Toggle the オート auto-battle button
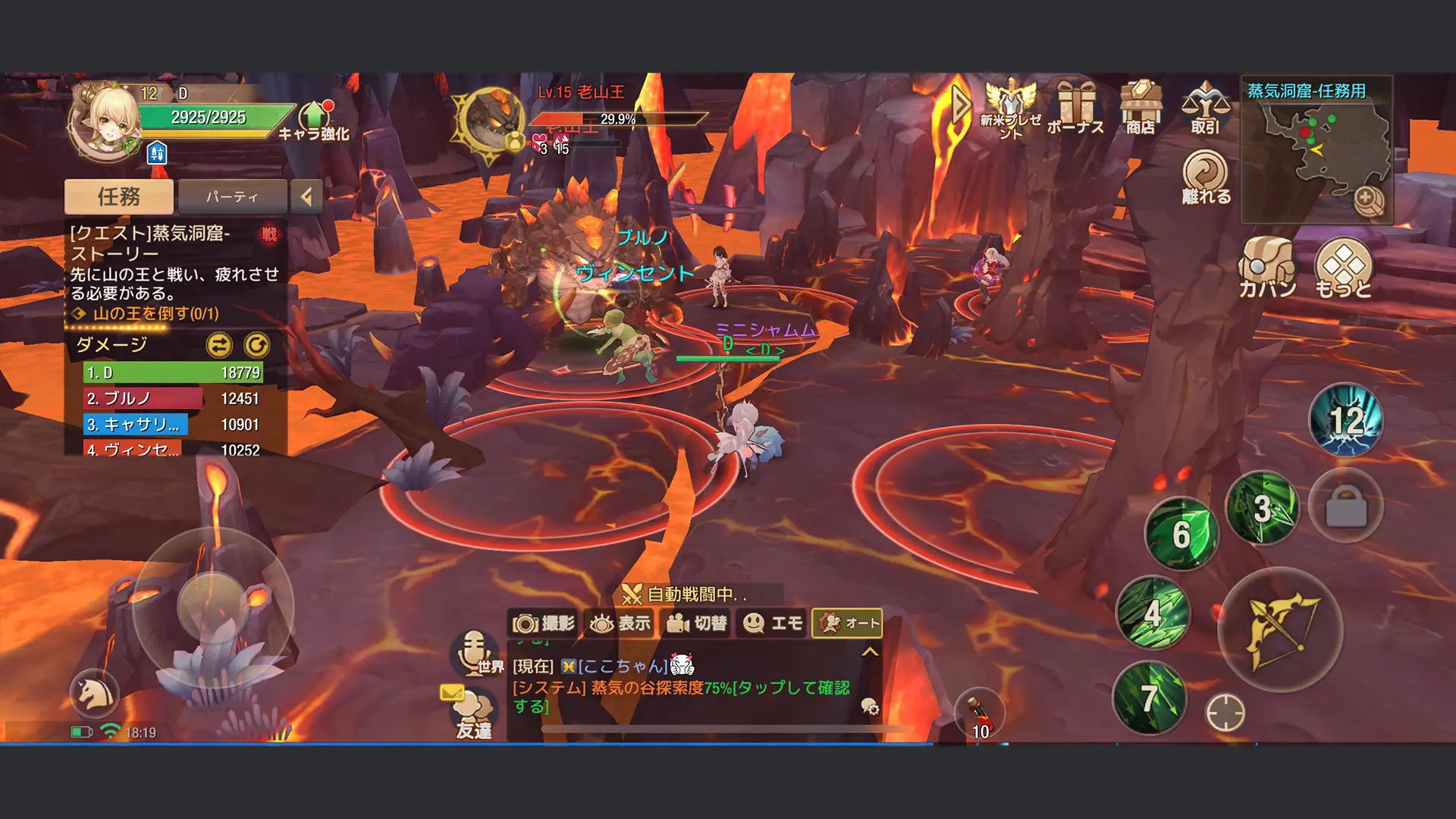Screen dimensions: 1456x819 tap(847, 623)
